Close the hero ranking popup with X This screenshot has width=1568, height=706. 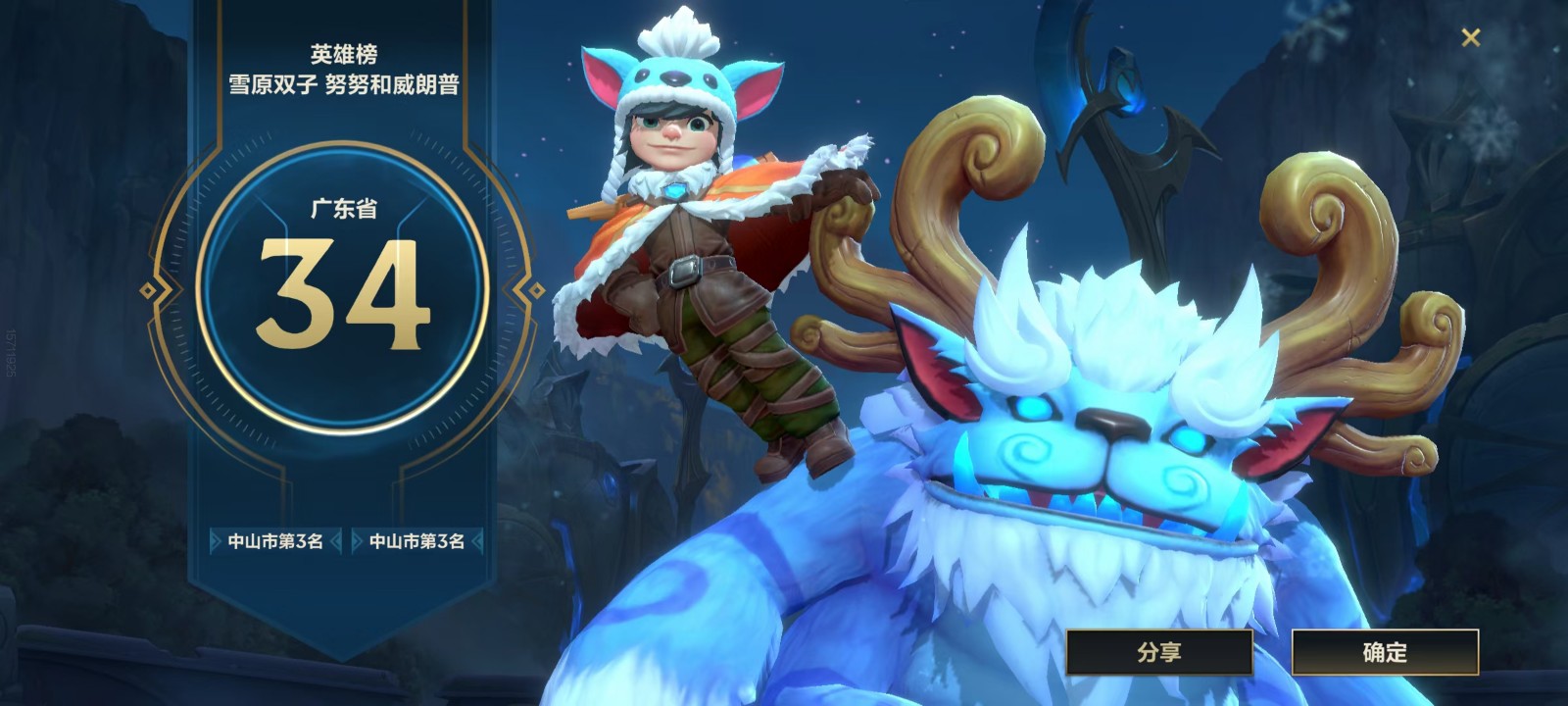1470,38
